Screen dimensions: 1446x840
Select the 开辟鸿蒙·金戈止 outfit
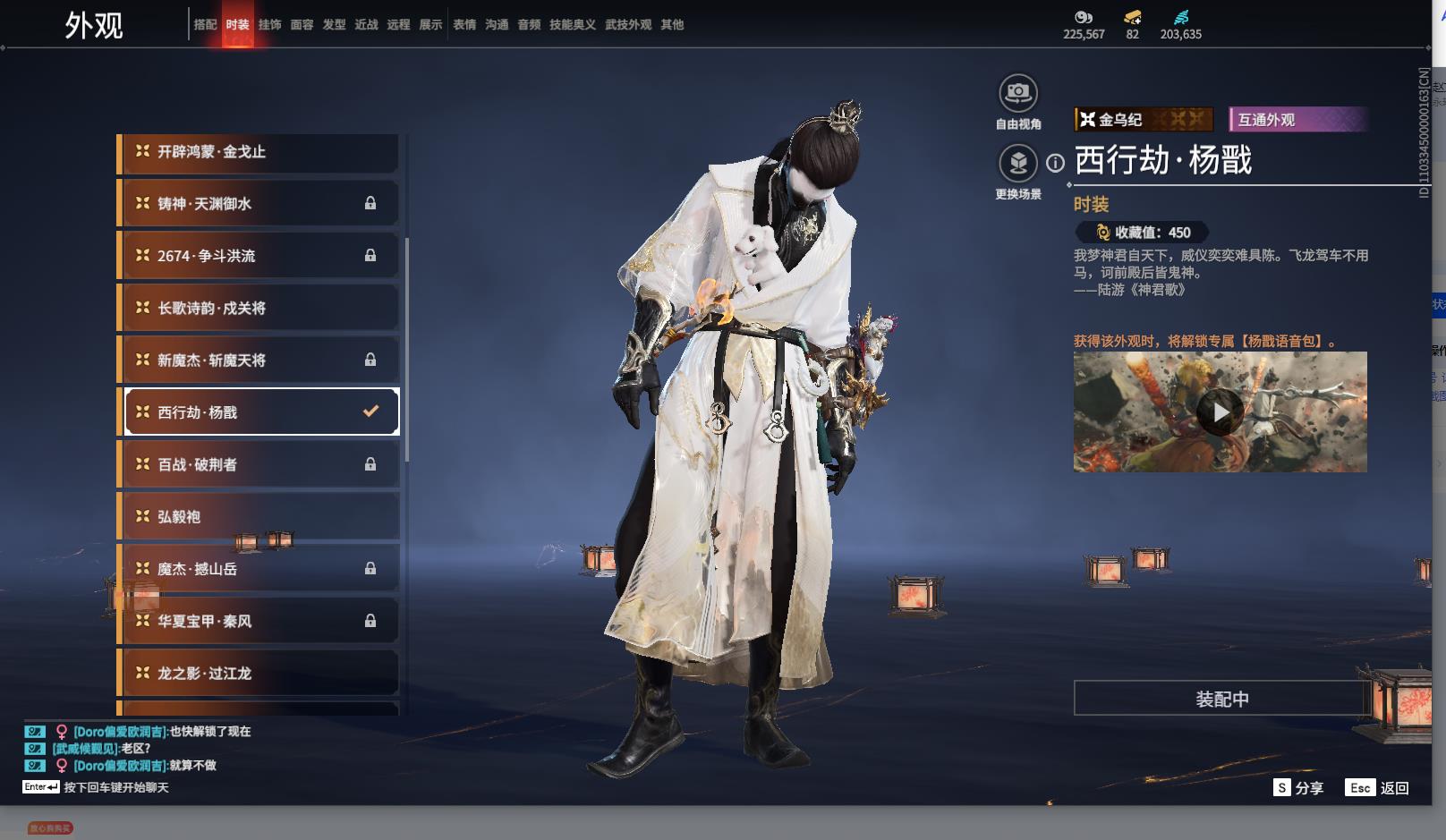point(259,152)
